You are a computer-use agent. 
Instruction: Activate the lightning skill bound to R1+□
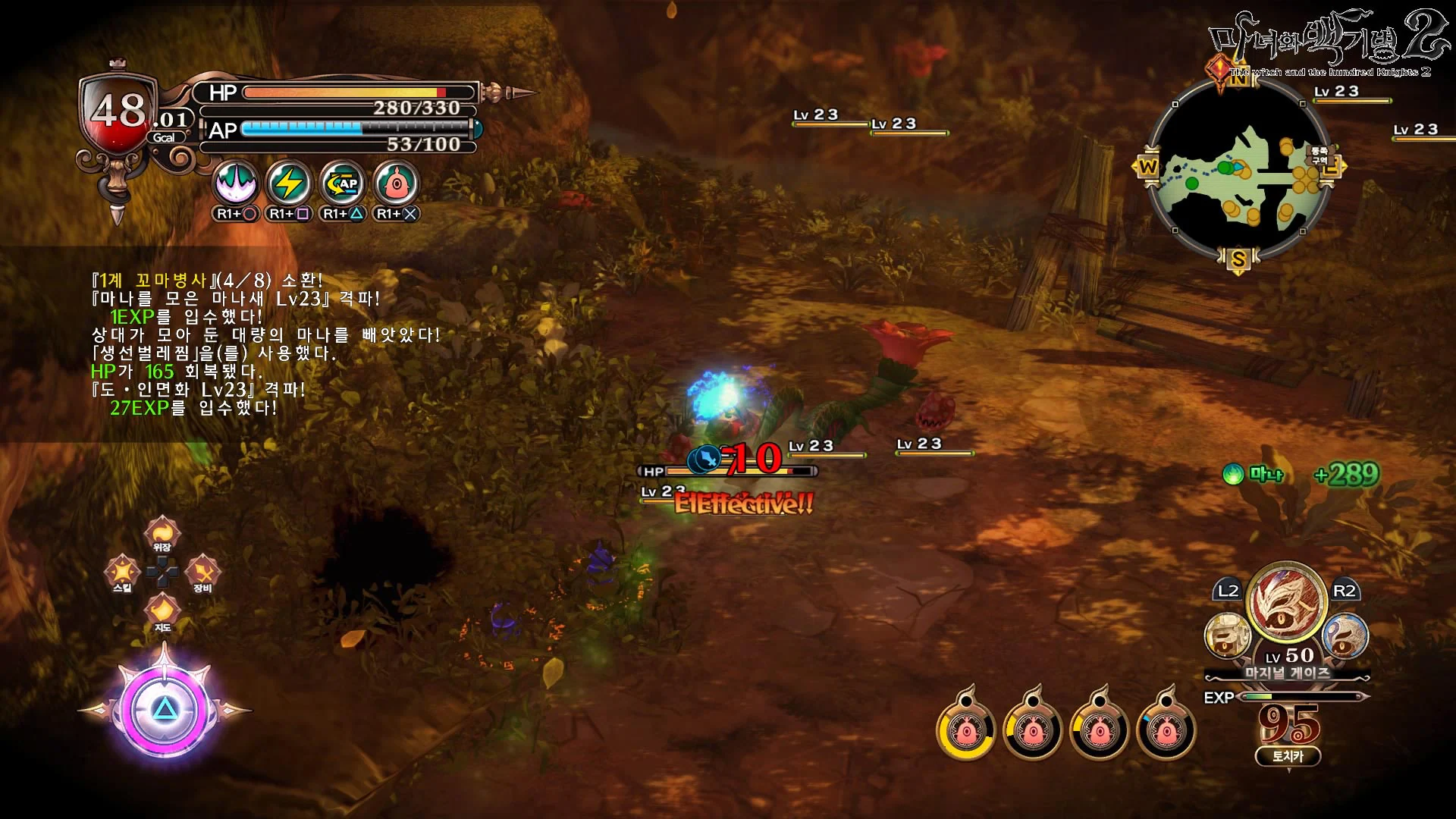(x=289, y=184)
